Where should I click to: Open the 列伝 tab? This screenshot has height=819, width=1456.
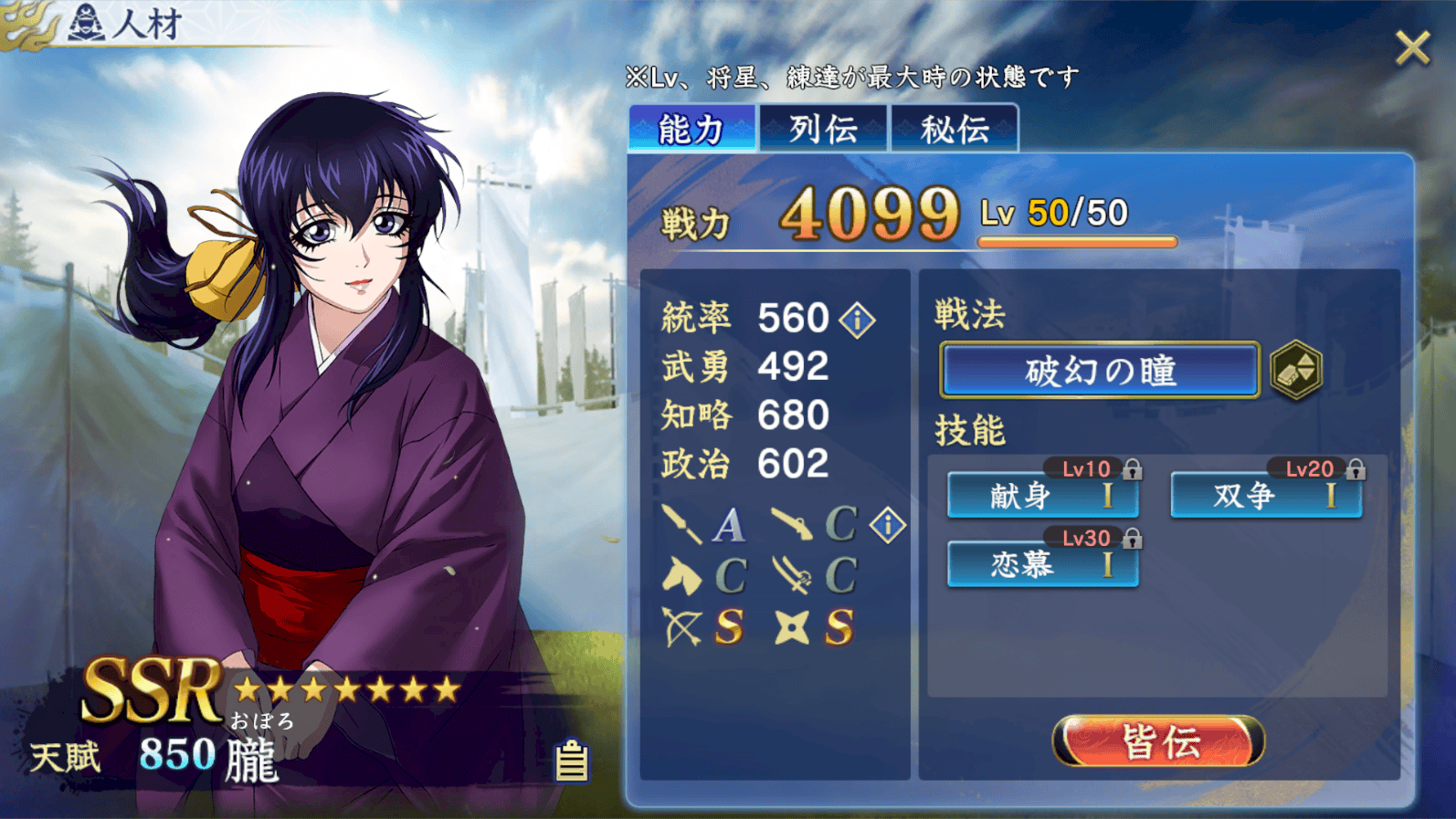click(x=823, y=129)
